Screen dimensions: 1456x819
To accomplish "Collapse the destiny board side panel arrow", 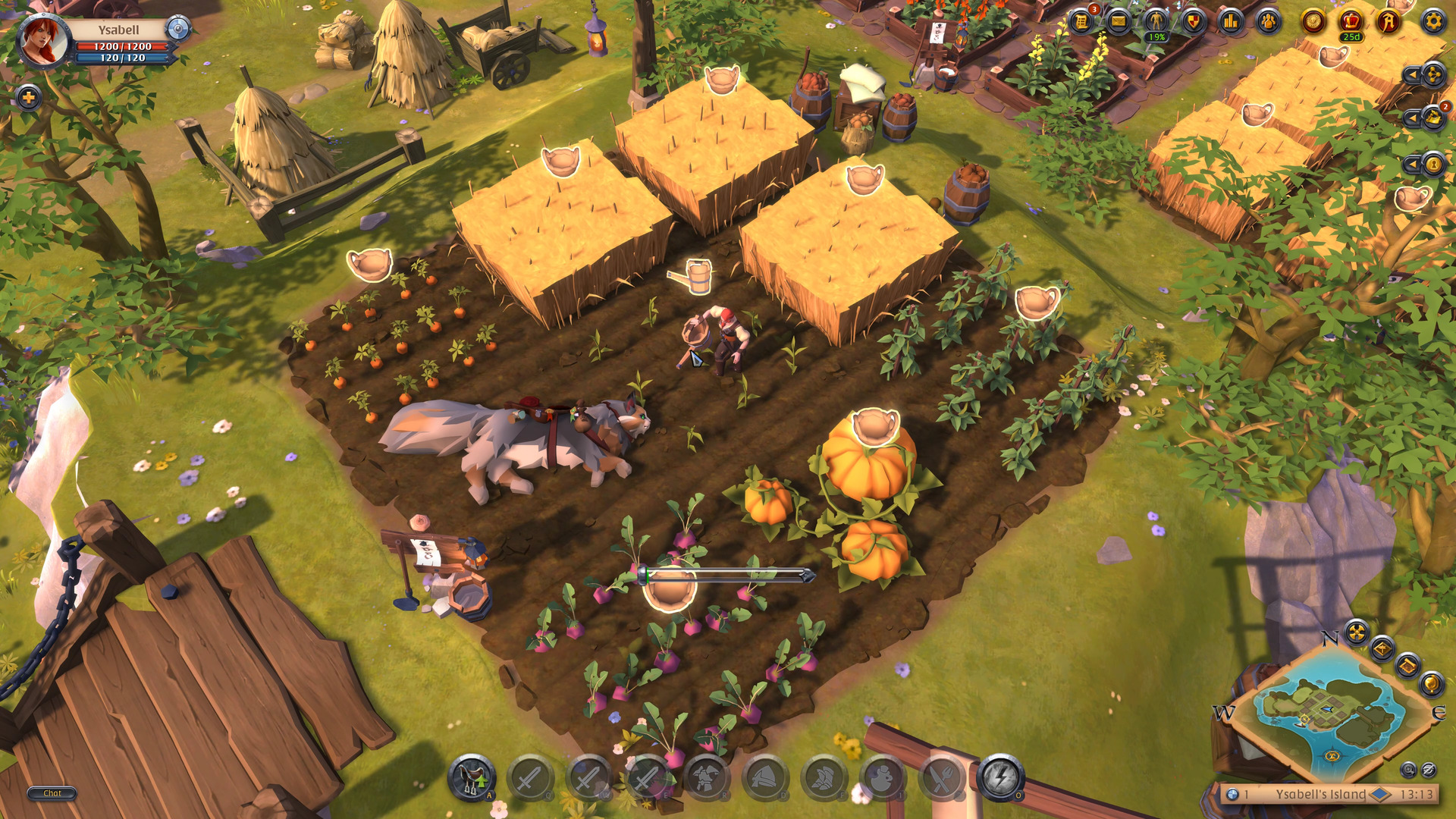I will [x=1412, y=74].
